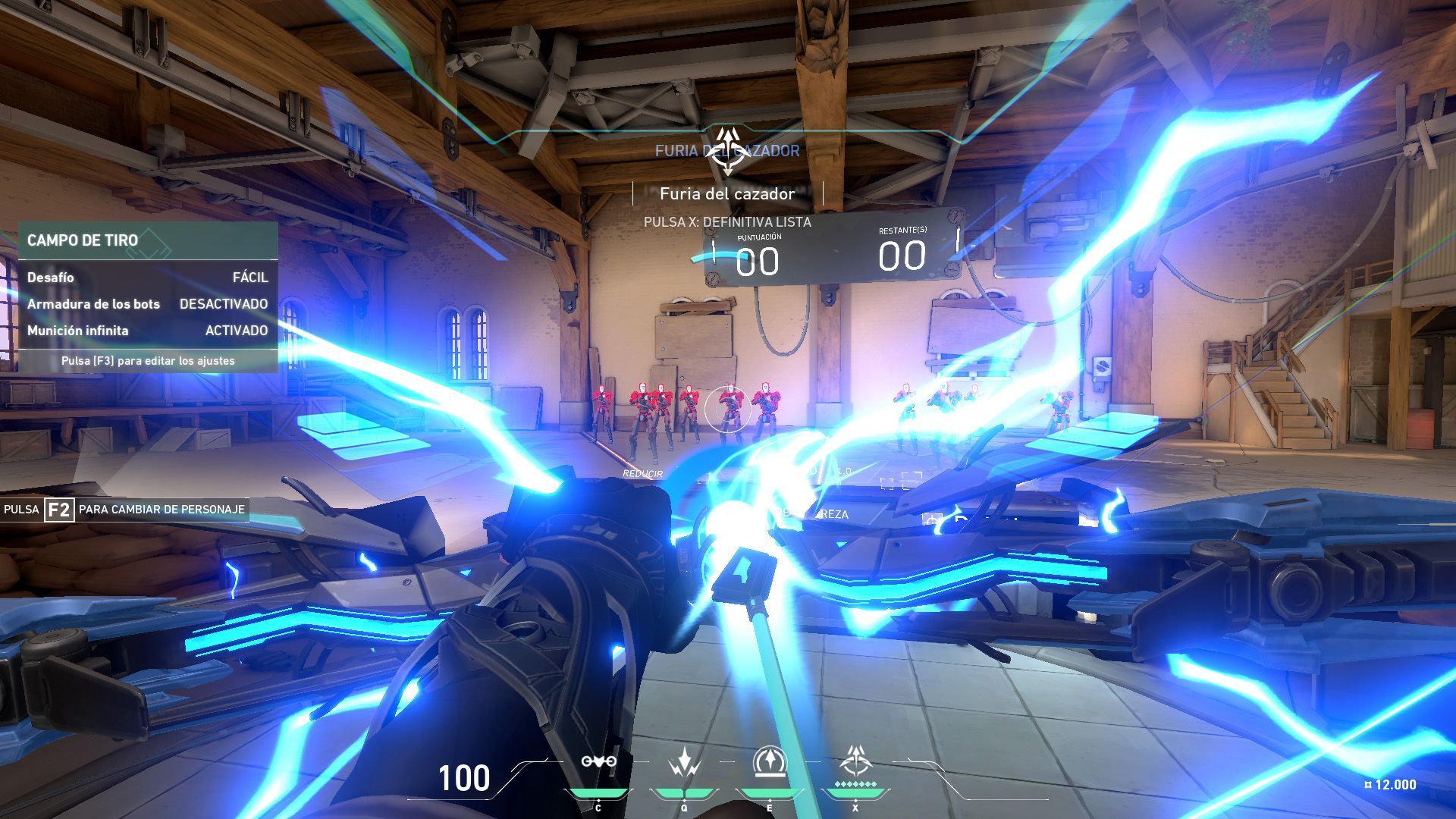Toggle the Armadura de los bots setting
Image resolution: width=1456 pixels, height=819 pixels.
(148, 304)
